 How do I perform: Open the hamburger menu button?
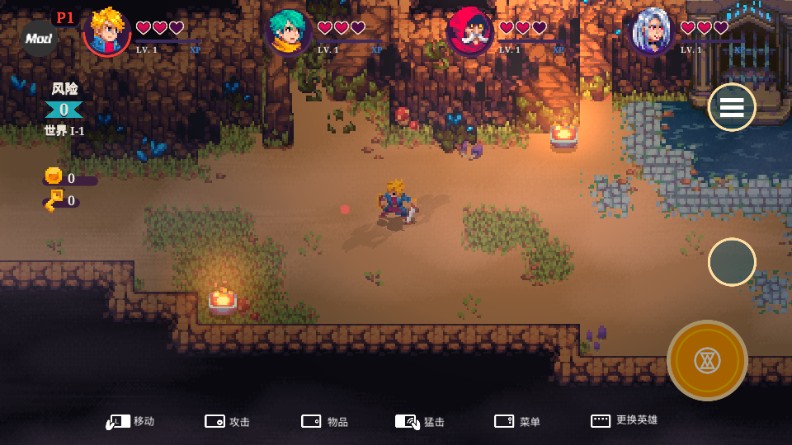tap(732, 107)
